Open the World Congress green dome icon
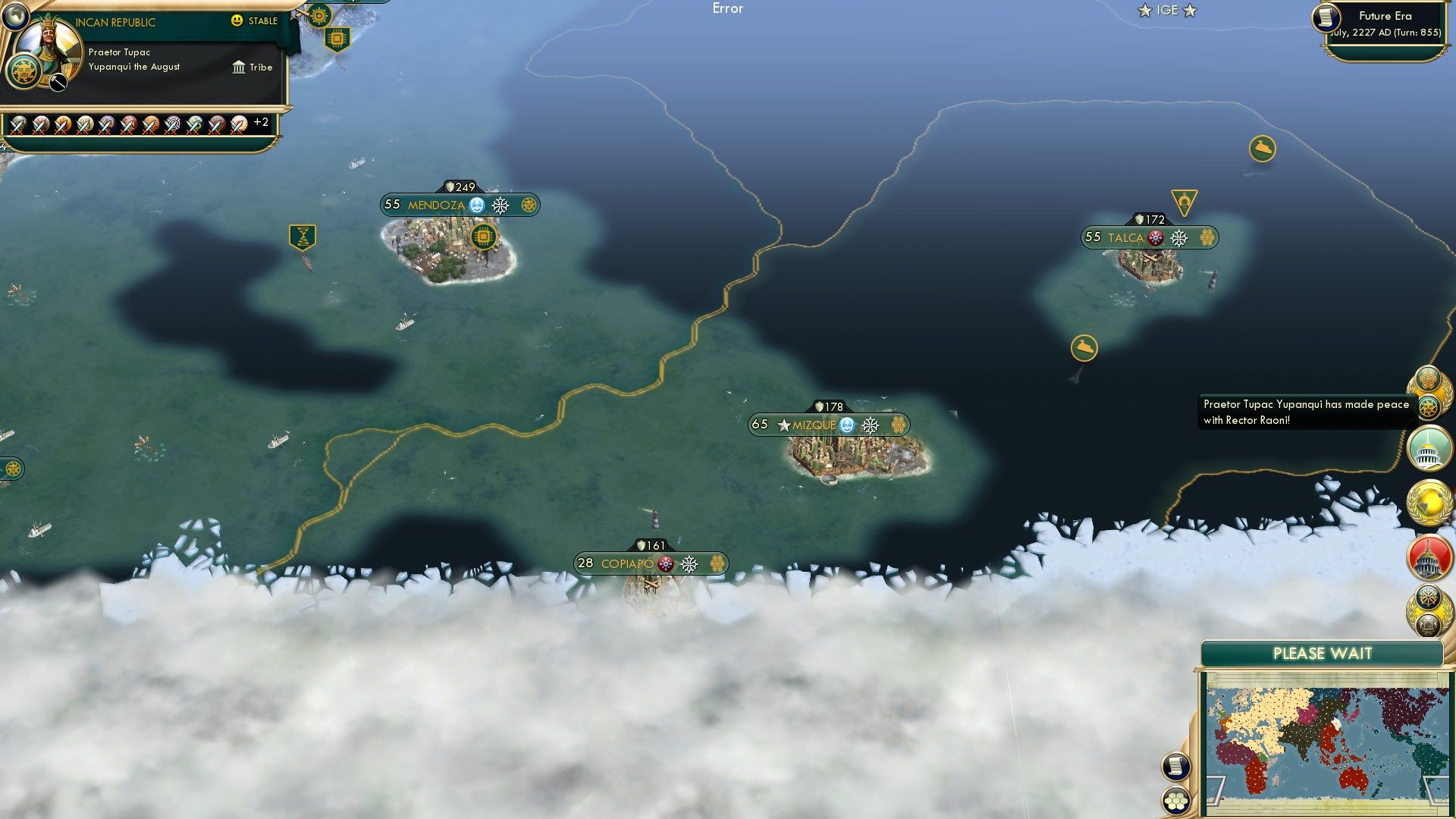This screenshot has height=819, width=1456. [1429, 447]
